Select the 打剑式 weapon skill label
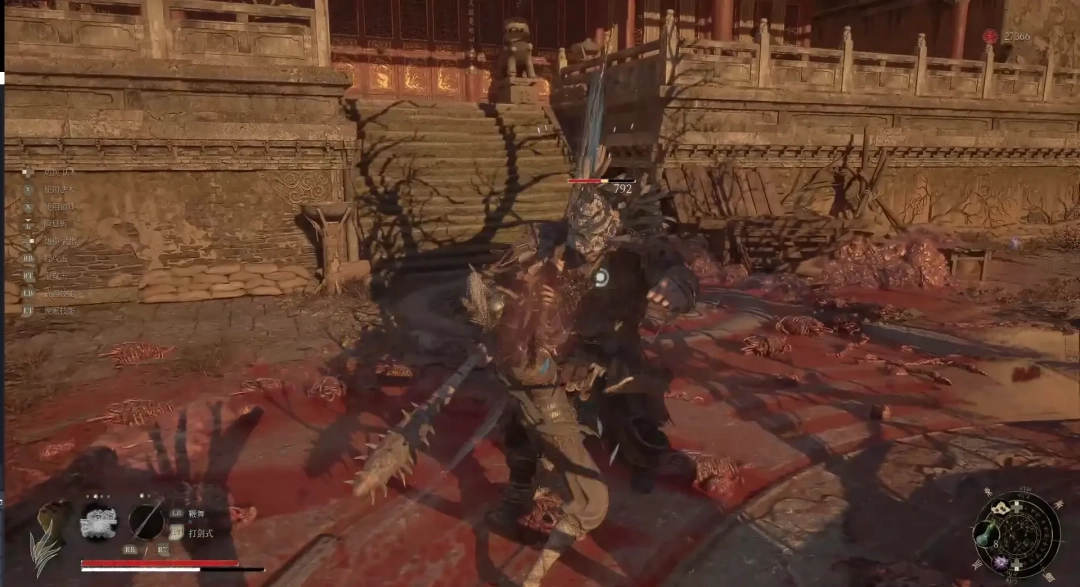Image resolution: width=1080 pixels, height=587 pixels. coord(200,533)
